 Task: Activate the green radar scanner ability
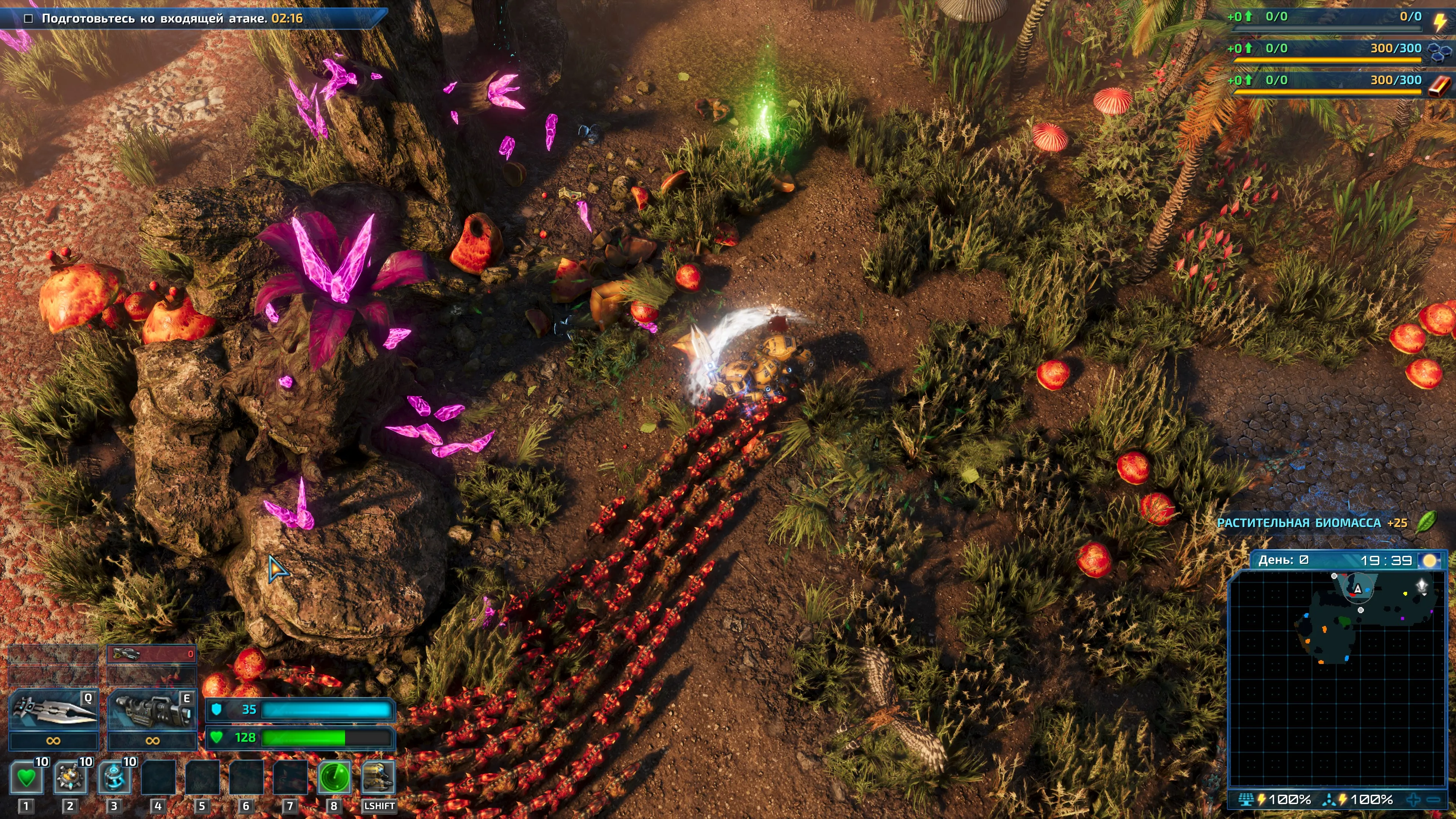(x=334, y=778)
